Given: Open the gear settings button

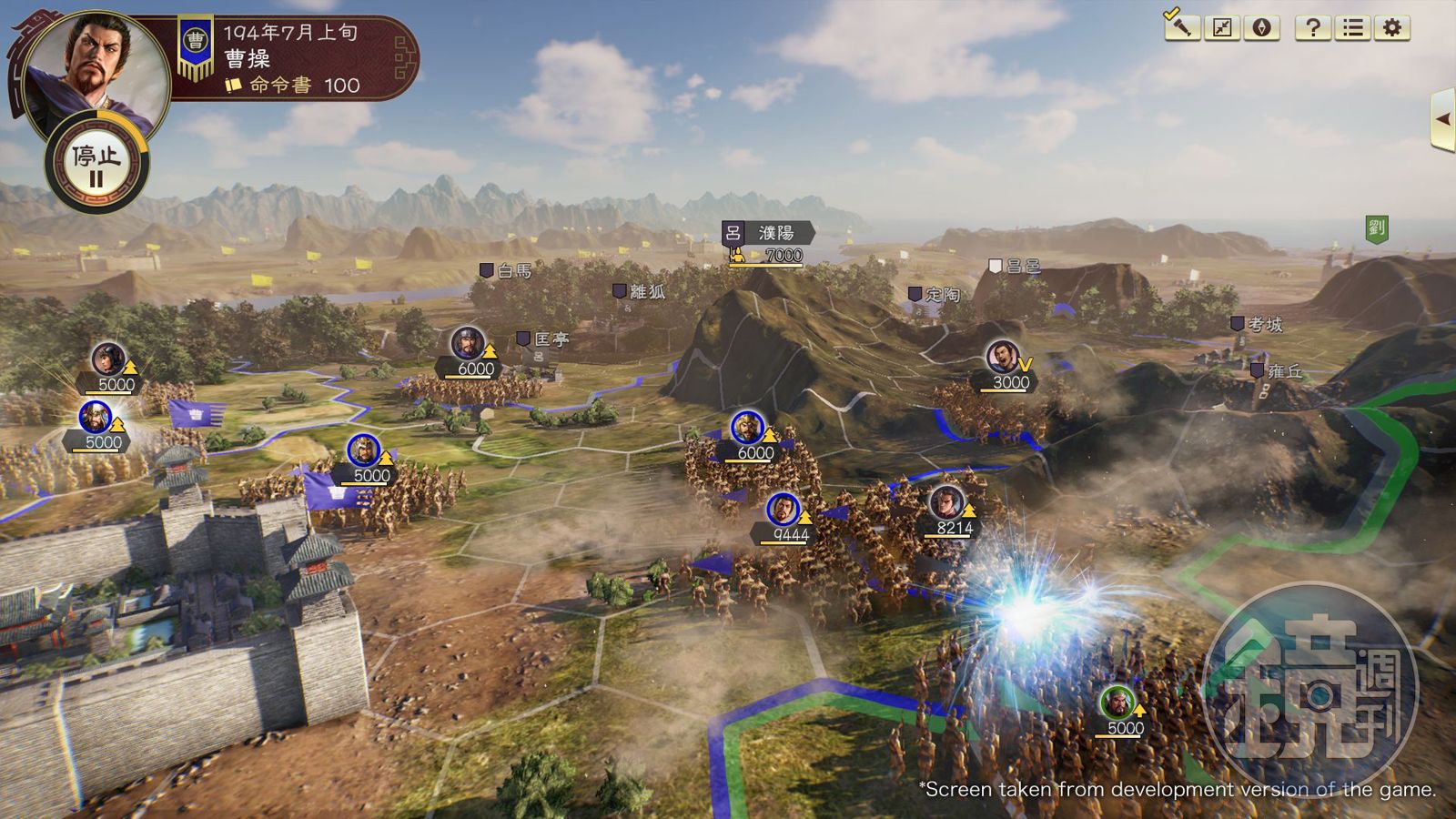Looking at the screenshot, I should [1392, 28].
